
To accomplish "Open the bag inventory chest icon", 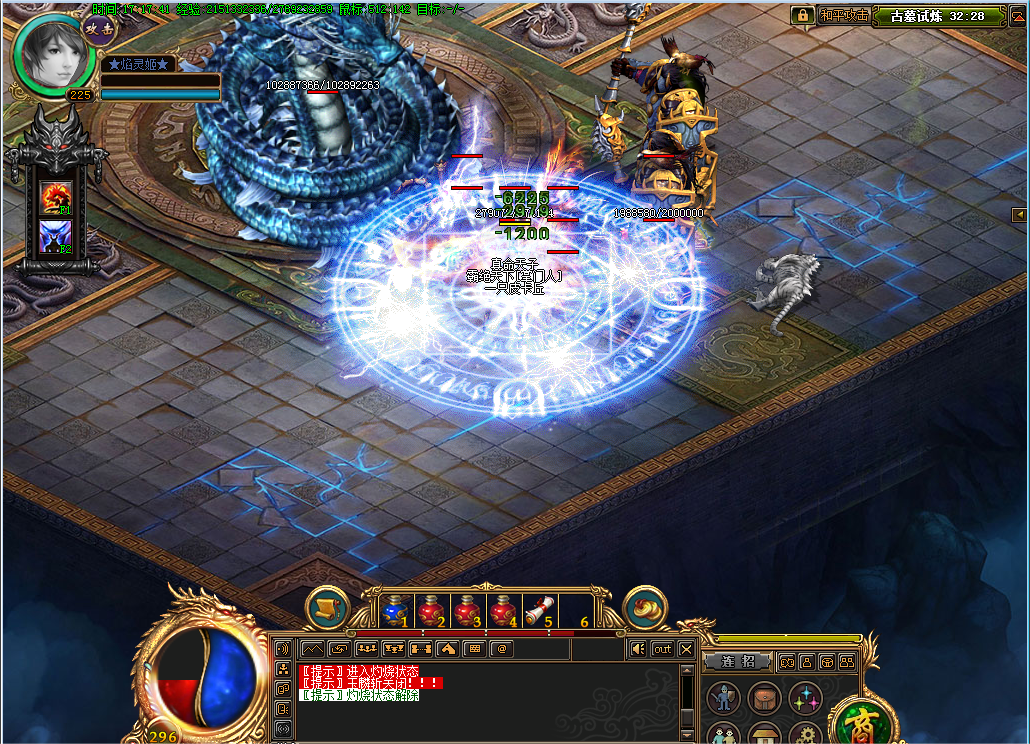I will [764, 698].
